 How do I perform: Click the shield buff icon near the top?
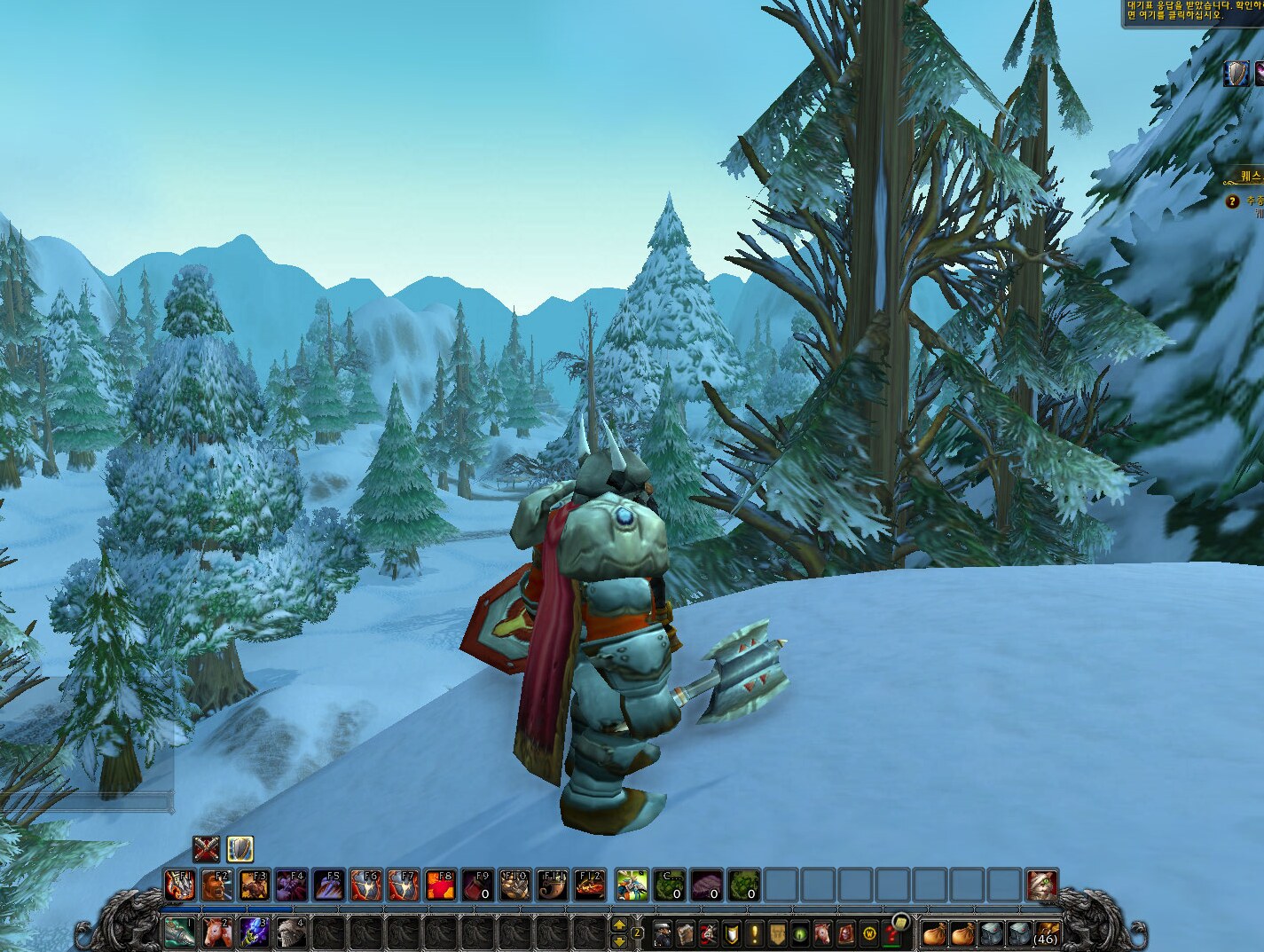point(1237,74)
